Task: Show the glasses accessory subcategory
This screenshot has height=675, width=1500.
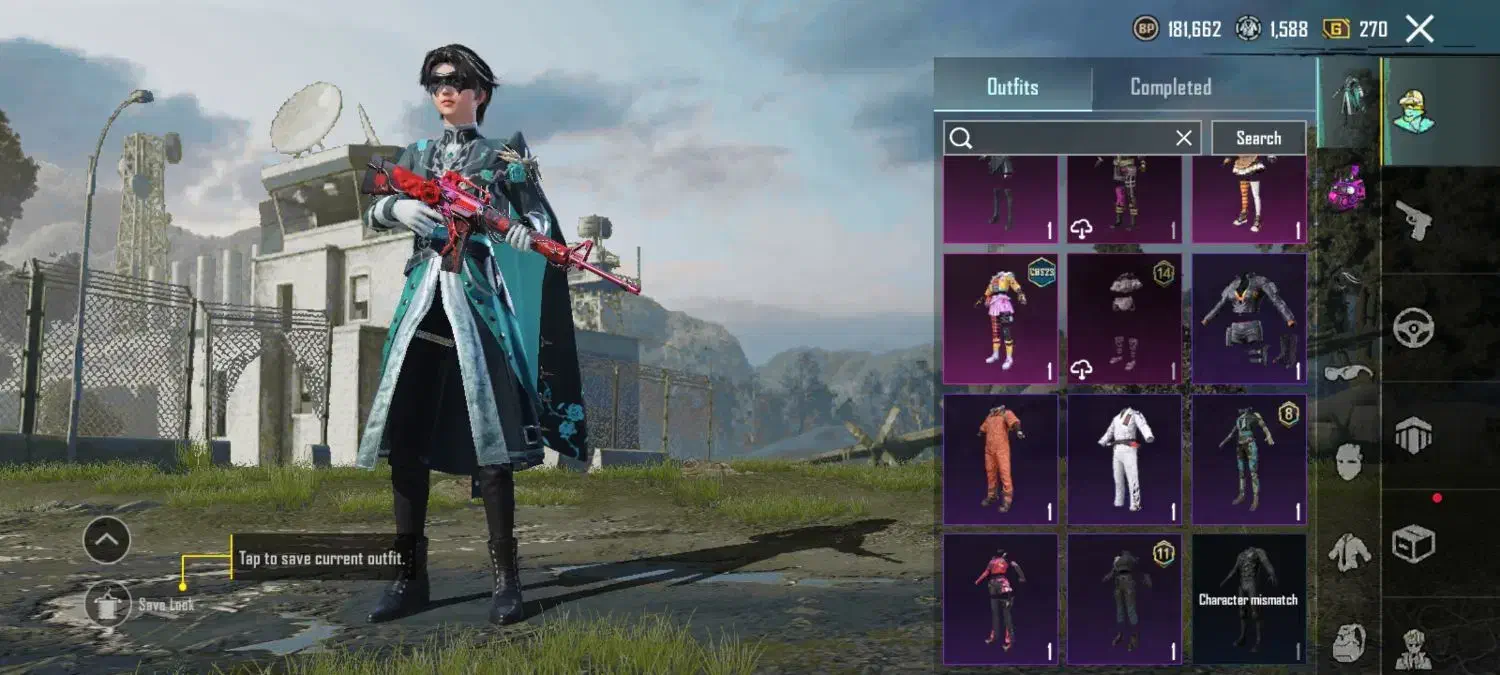Action: coord(1349,373)
